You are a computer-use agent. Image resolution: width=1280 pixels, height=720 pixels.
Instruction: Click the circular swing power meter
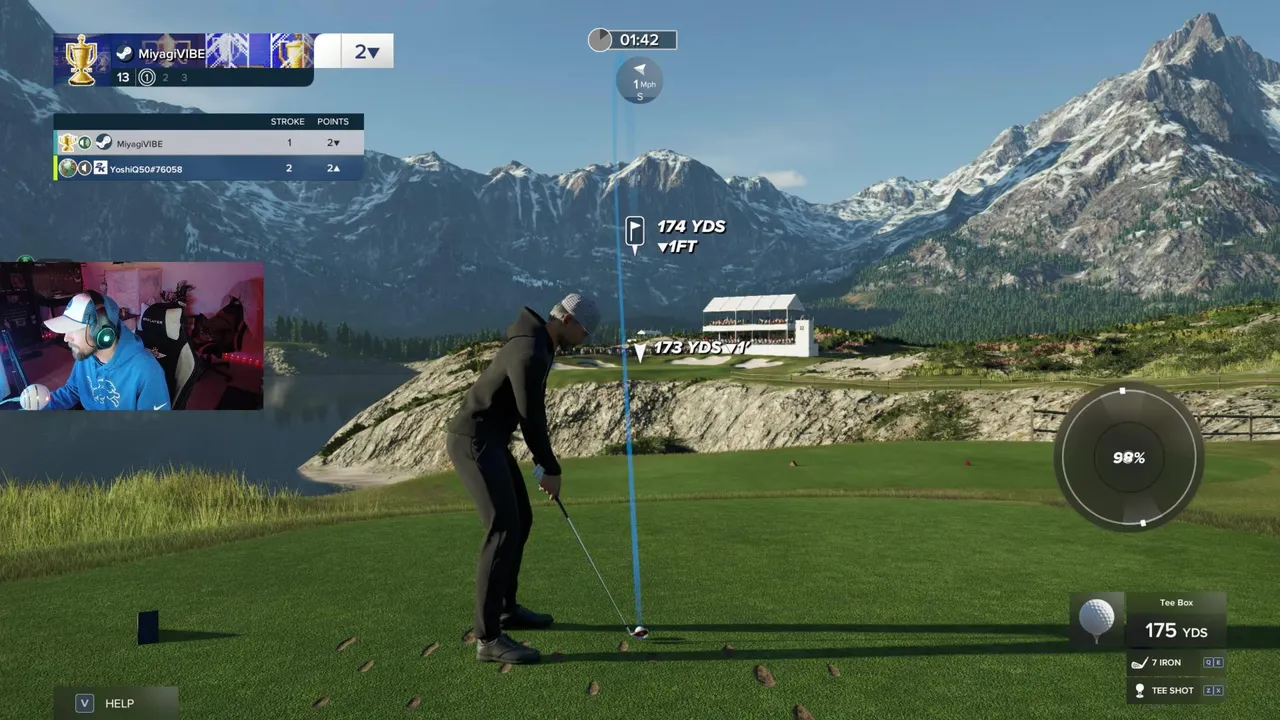(x=1128, y=458)
